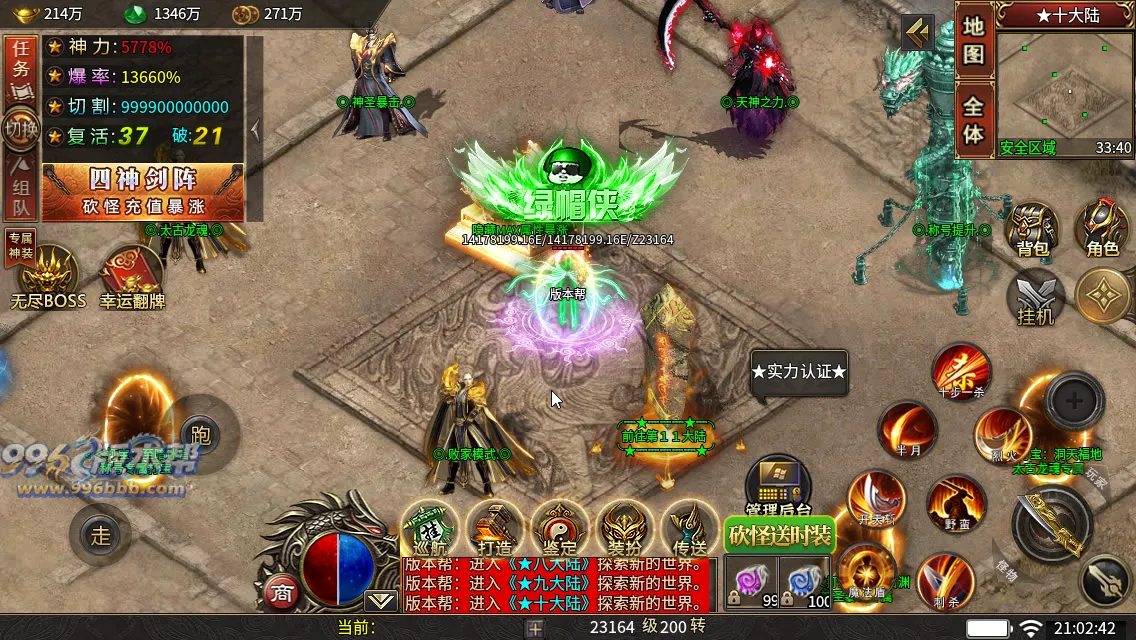
Task: Open the 装扮 costume menu
Action: (625, 527)
